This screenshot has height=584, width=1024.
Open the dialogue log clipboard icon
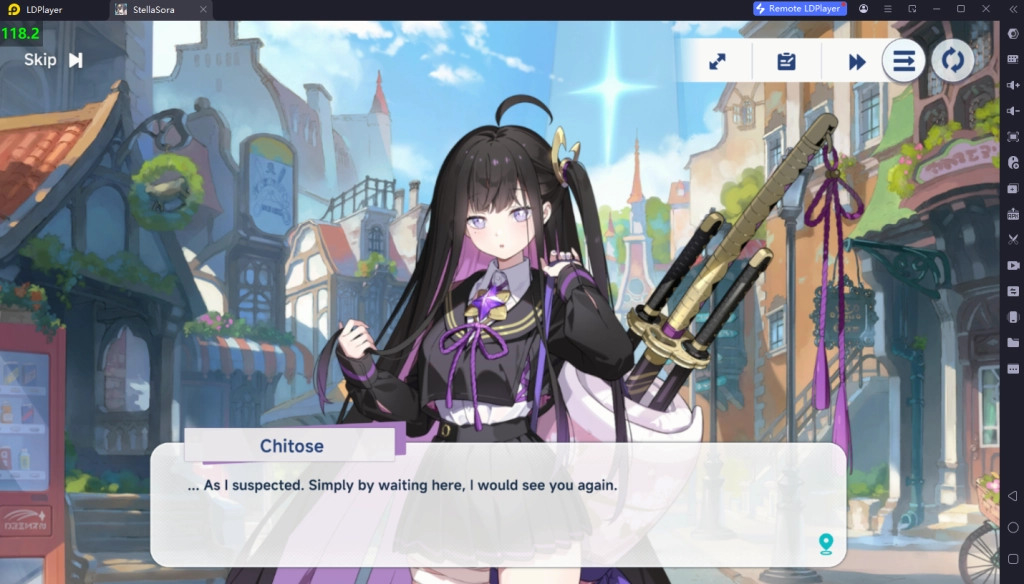(x=786, y=62)
